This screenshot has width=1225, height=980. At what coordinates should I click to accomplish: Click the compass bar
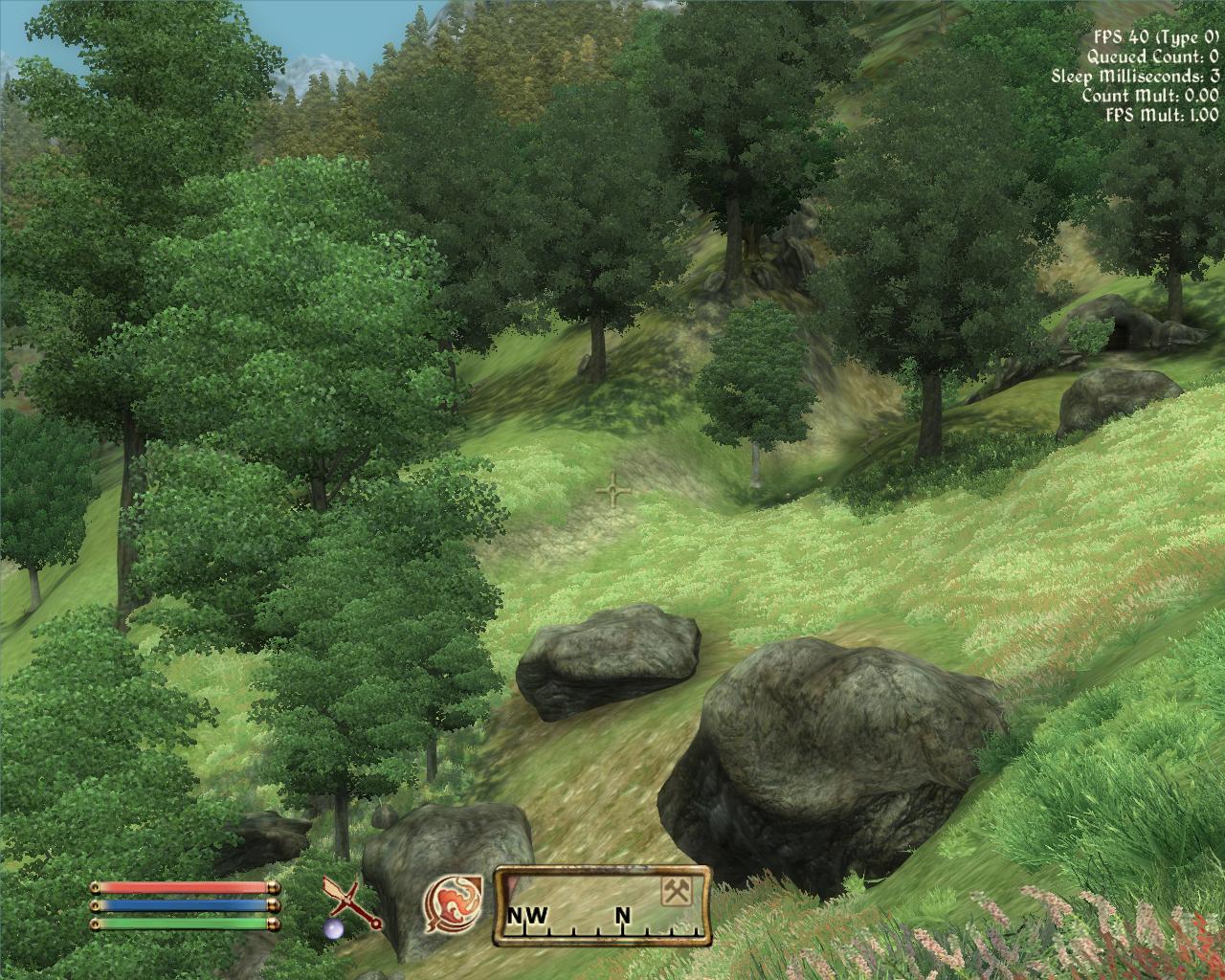coord(602,905)
